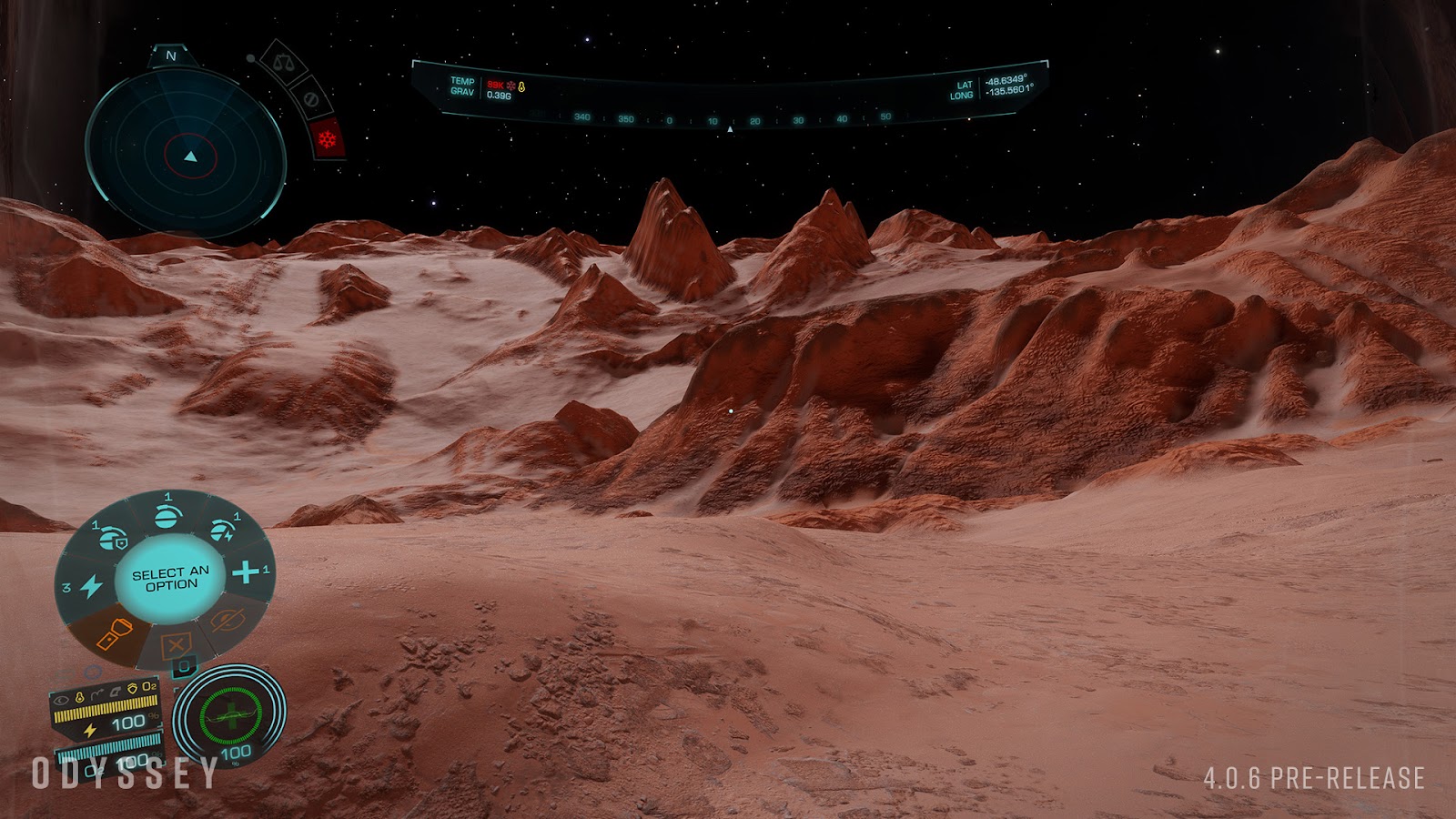Screen dimensions: 1456x819
Task: Pick the EMP grenade with lightning mark
Action: point(221,531)
